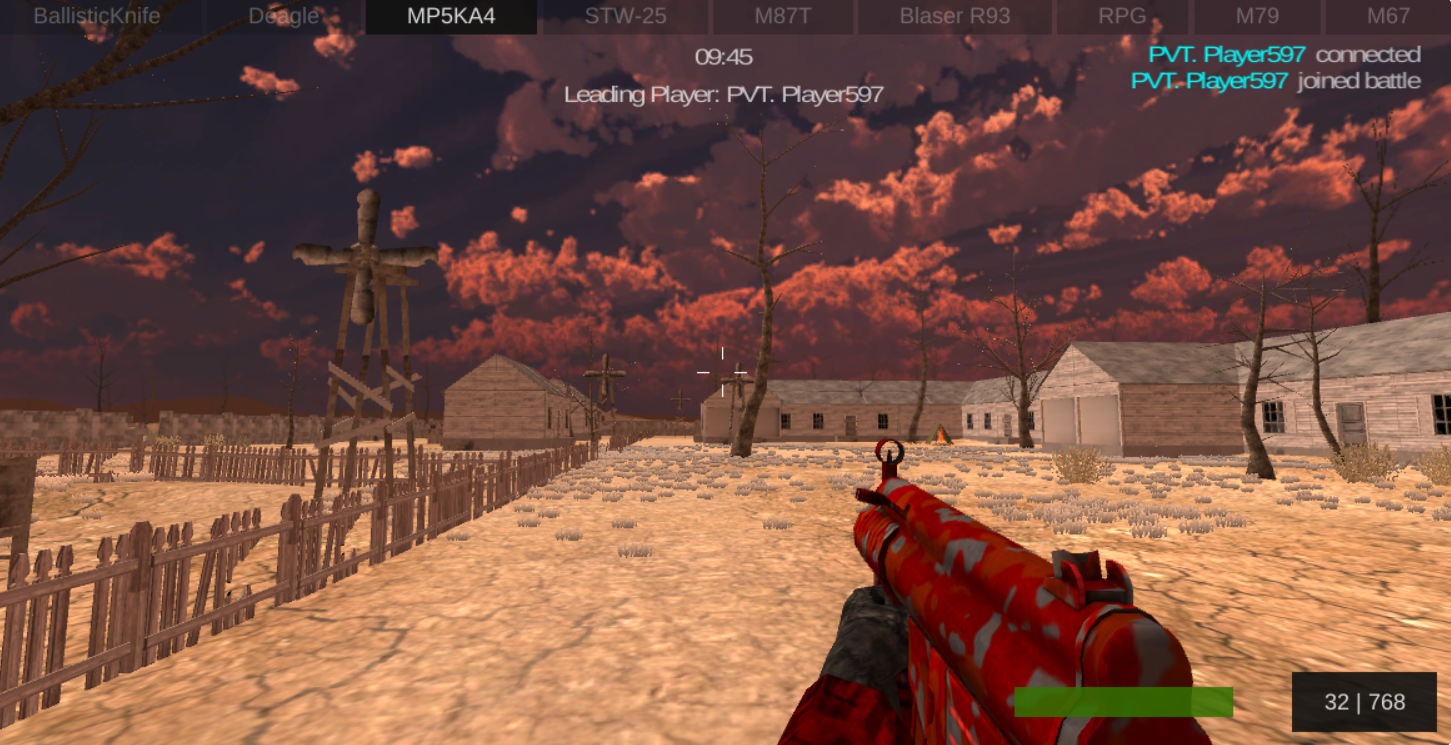Select the Deagle pistol slot
The width and height of the screenshot is (1451, 745).
(x=283, y=16)
